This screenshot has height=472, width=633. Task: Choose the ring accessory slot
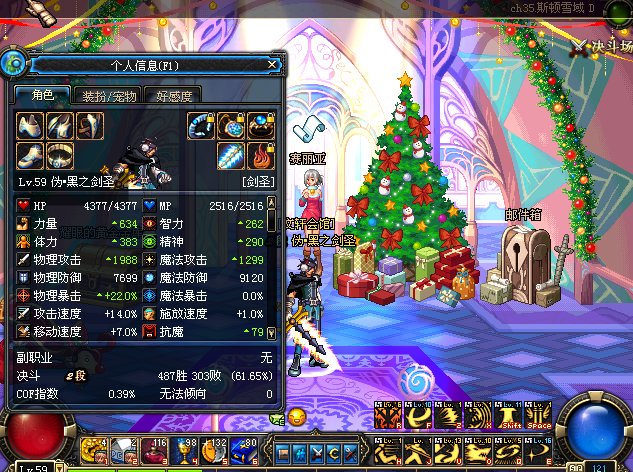[260, 125]
